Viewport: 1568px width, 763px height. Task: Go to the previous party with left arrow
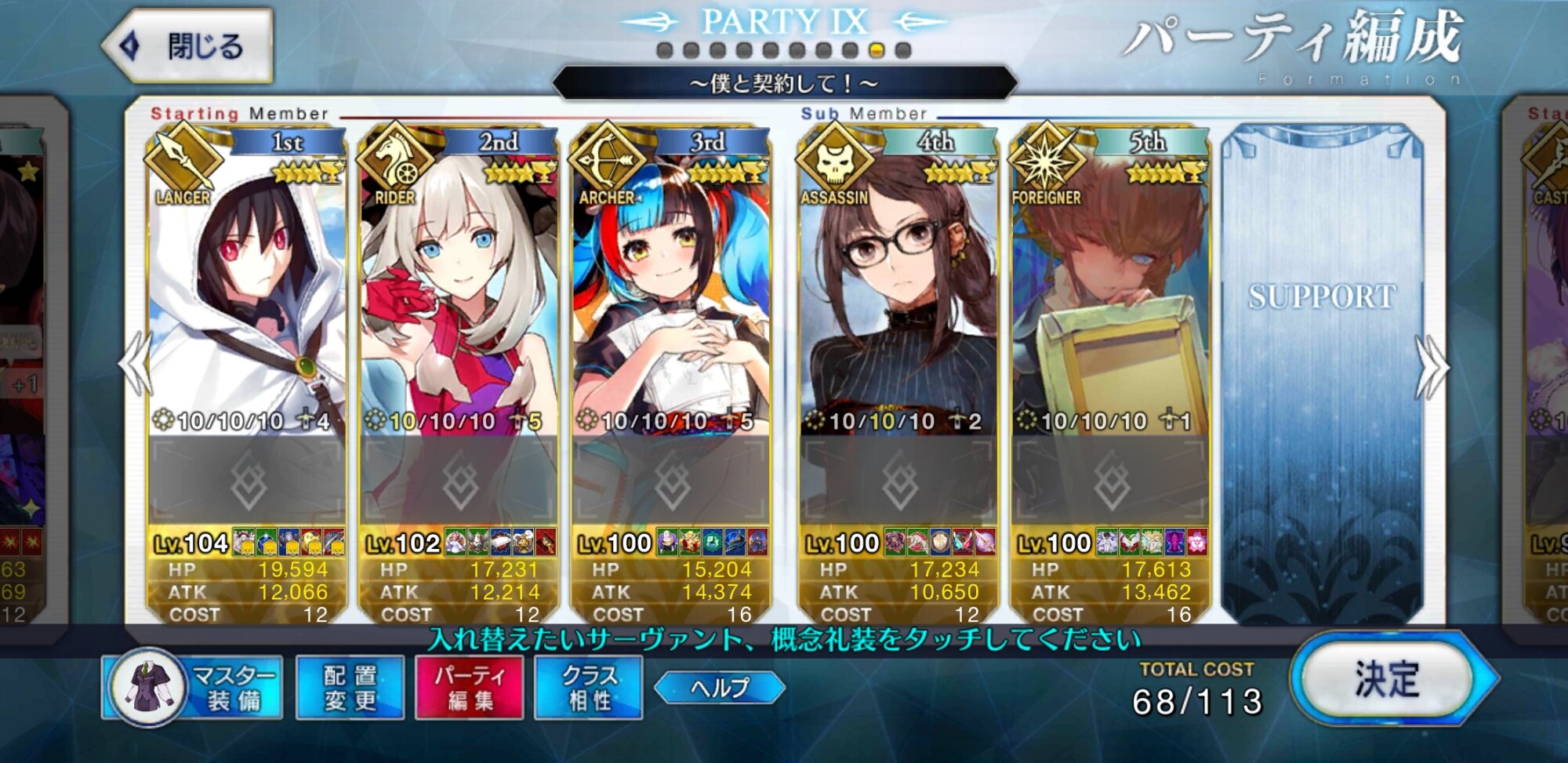pos(135,365)
